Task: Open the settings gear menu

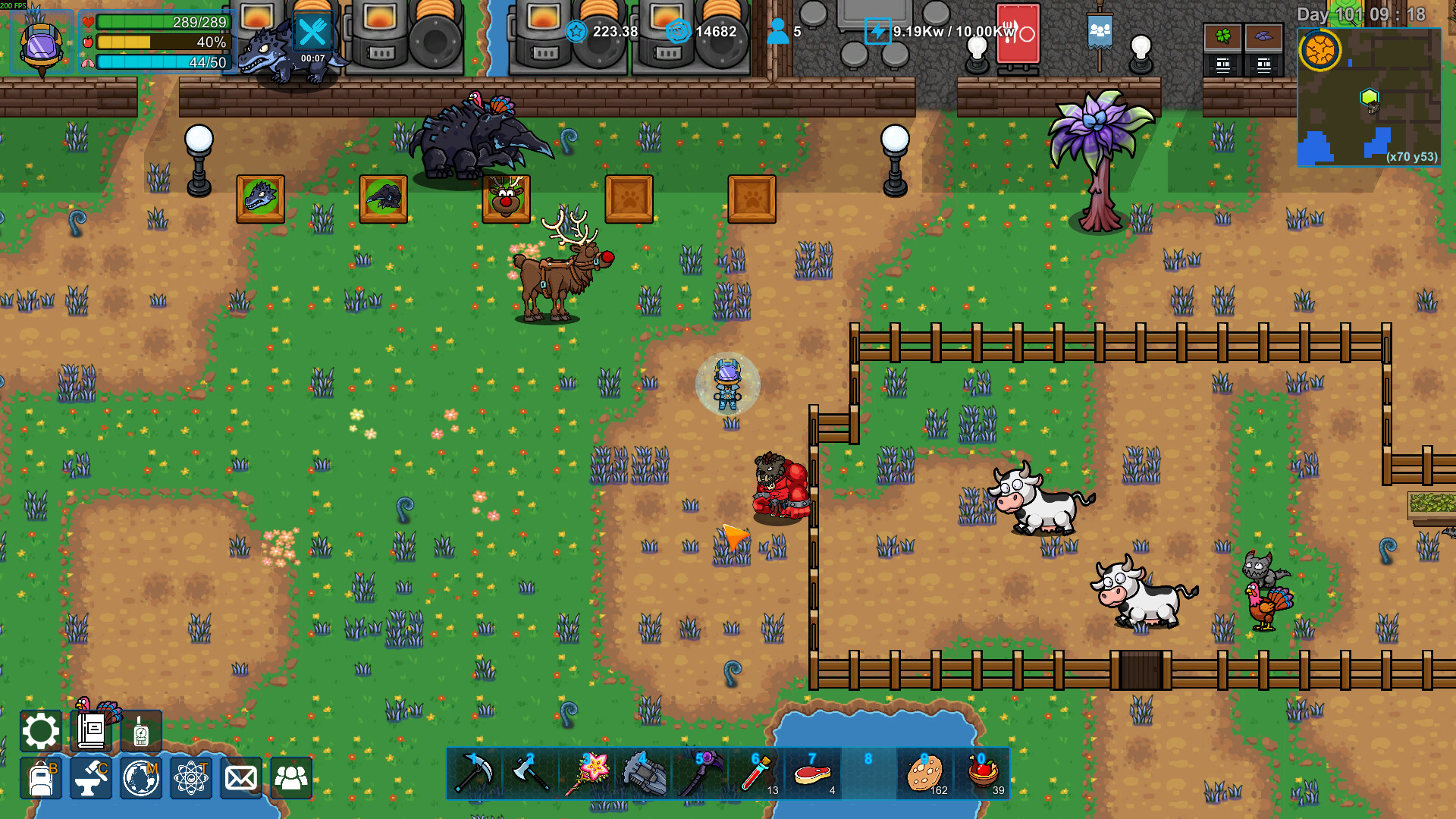Action: 40,731
